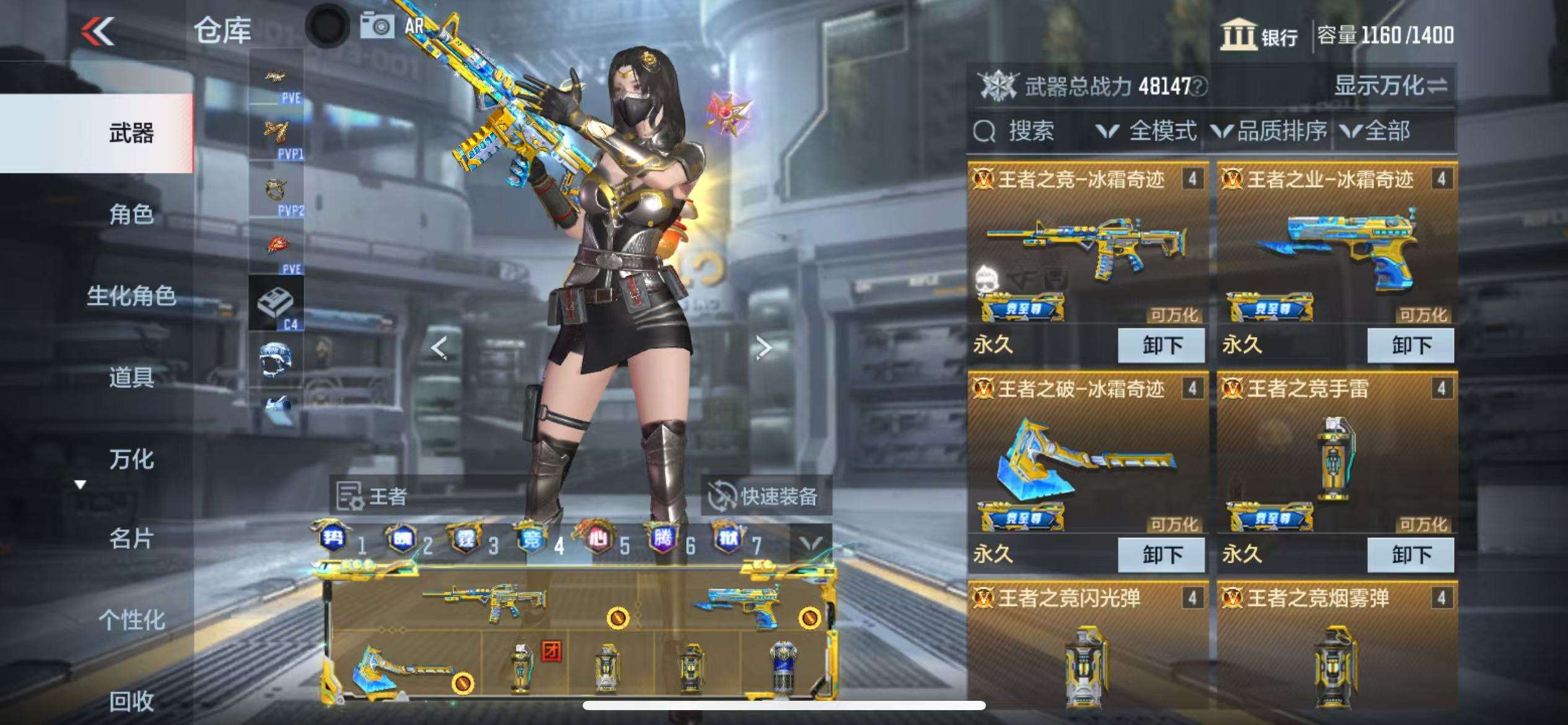
Task: Switch to the 名片 tab
Action: point(131,538)
